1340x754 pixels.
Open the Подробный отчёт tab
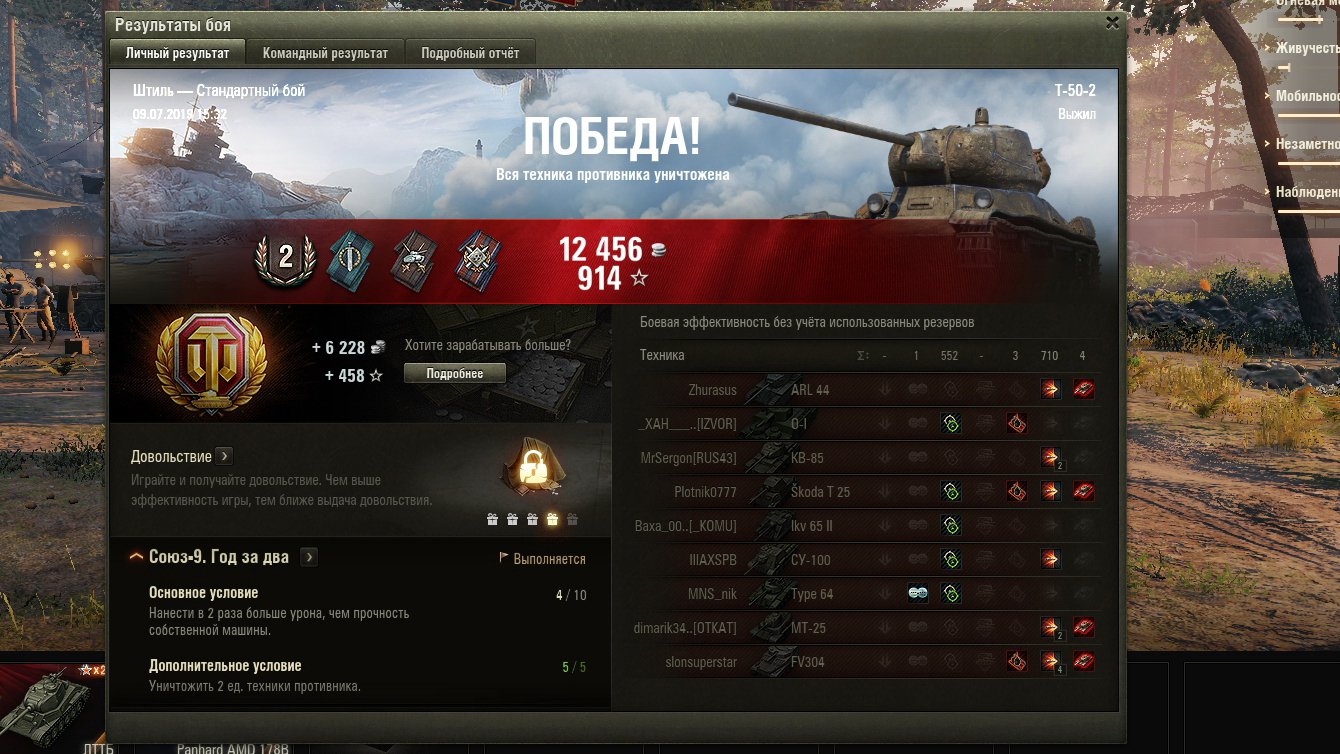[470, 53]
